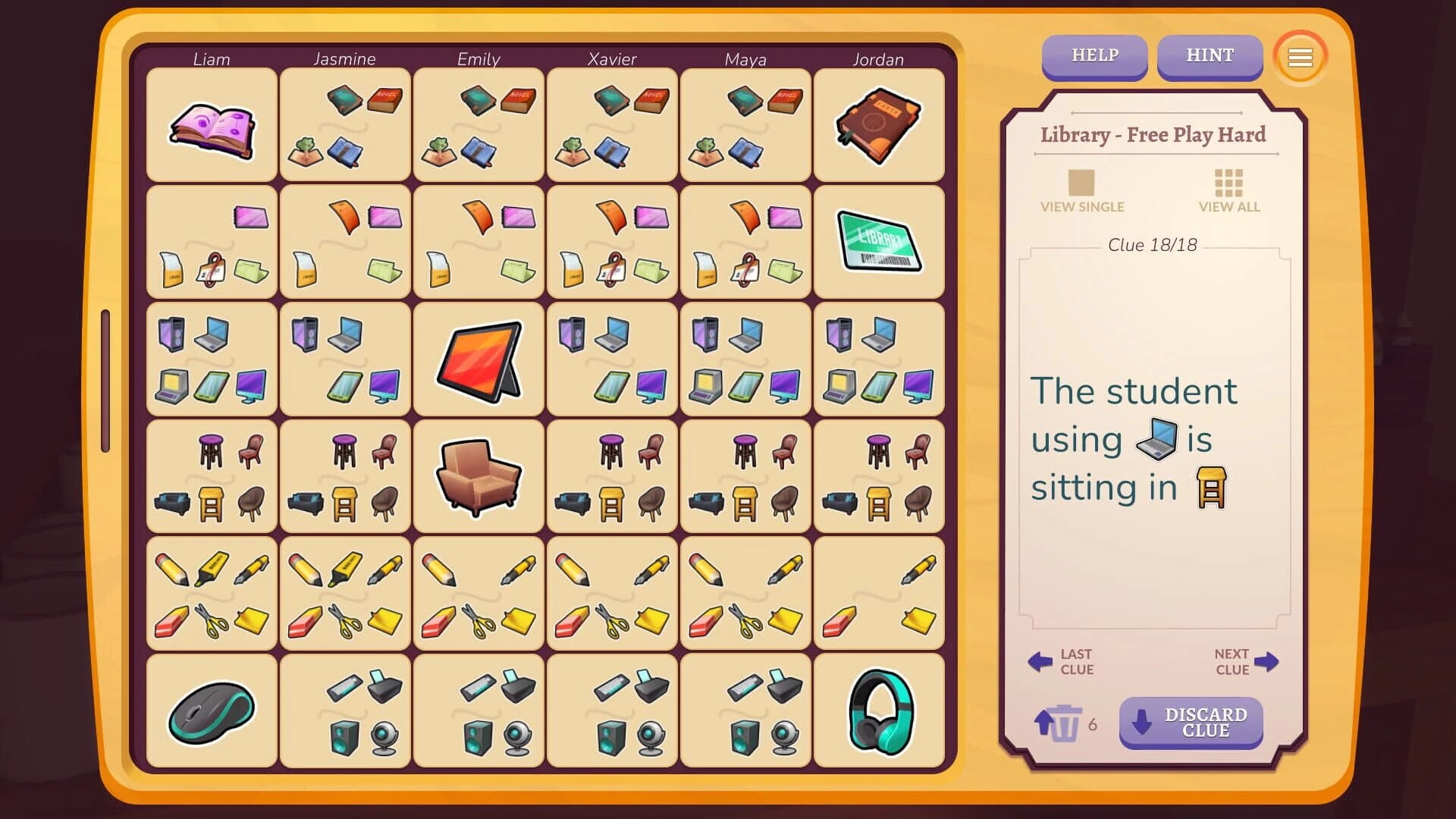The height and width of the screenshot is (819, 1456).
Task: Click the HELP button
Action: (x=1094, y=55)
